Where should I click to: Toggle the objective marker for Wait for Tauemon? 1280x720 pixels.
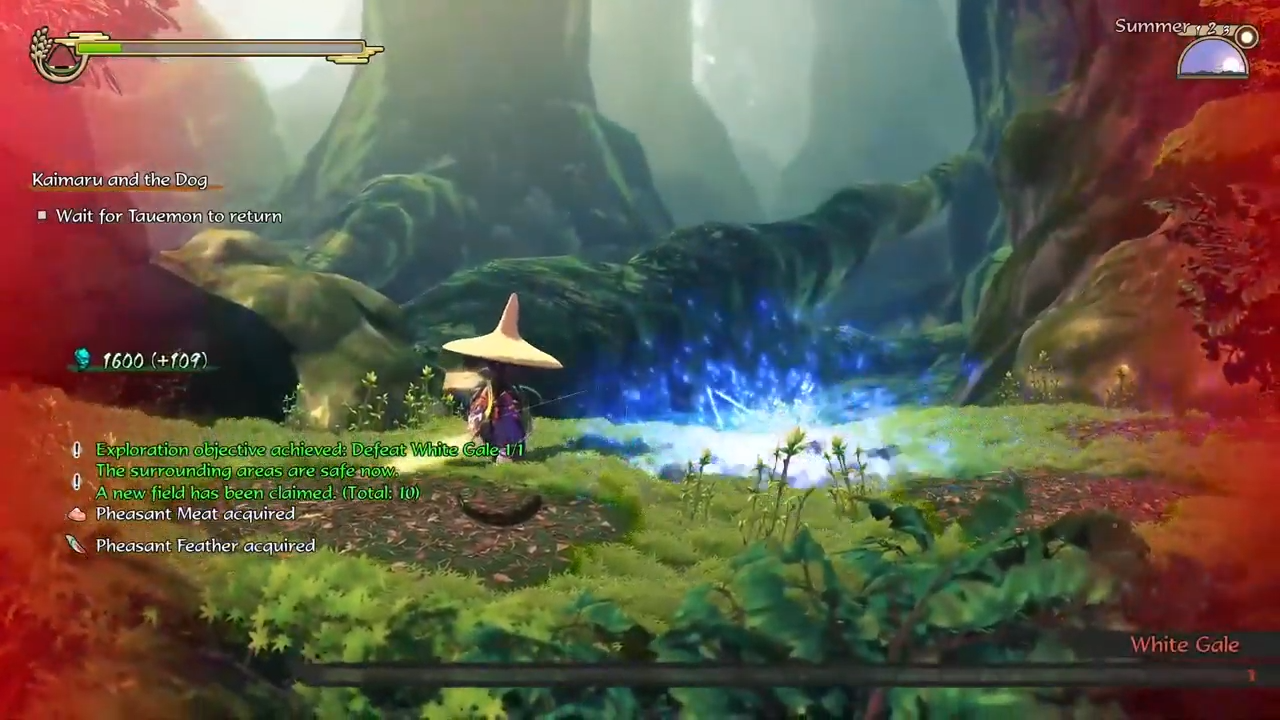pyautogui.click(x=42, y=215)
